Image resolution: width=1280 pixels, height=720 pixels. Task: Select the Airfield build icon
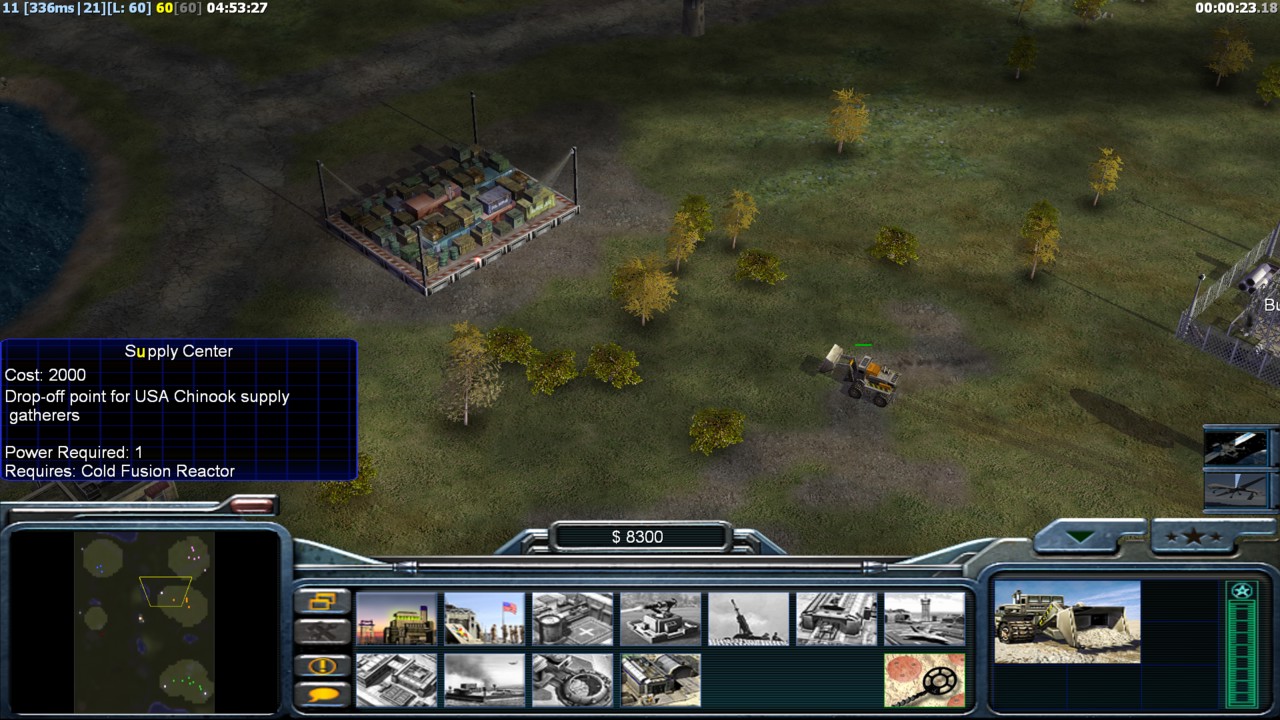point(924,619)
